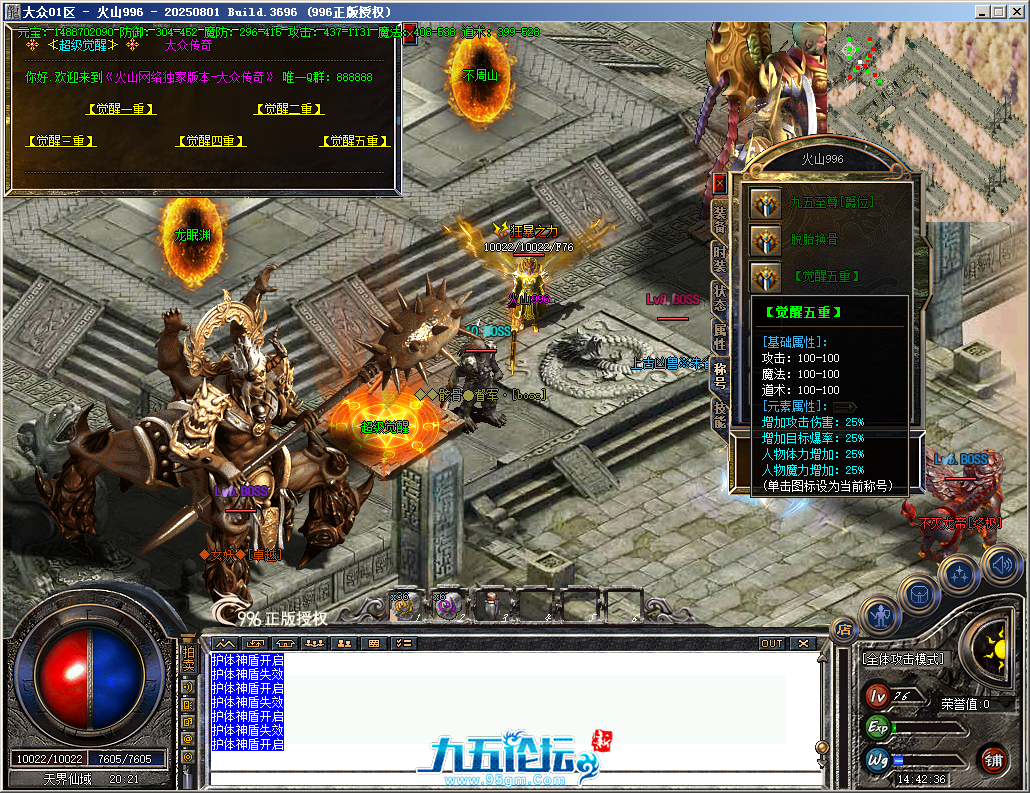The height and width of the screenshot is (793, 1030).
Task: Pick the 觉醒五重 link in the NPC dialogue
Action: pyautogui.click(x=355, y=142)
